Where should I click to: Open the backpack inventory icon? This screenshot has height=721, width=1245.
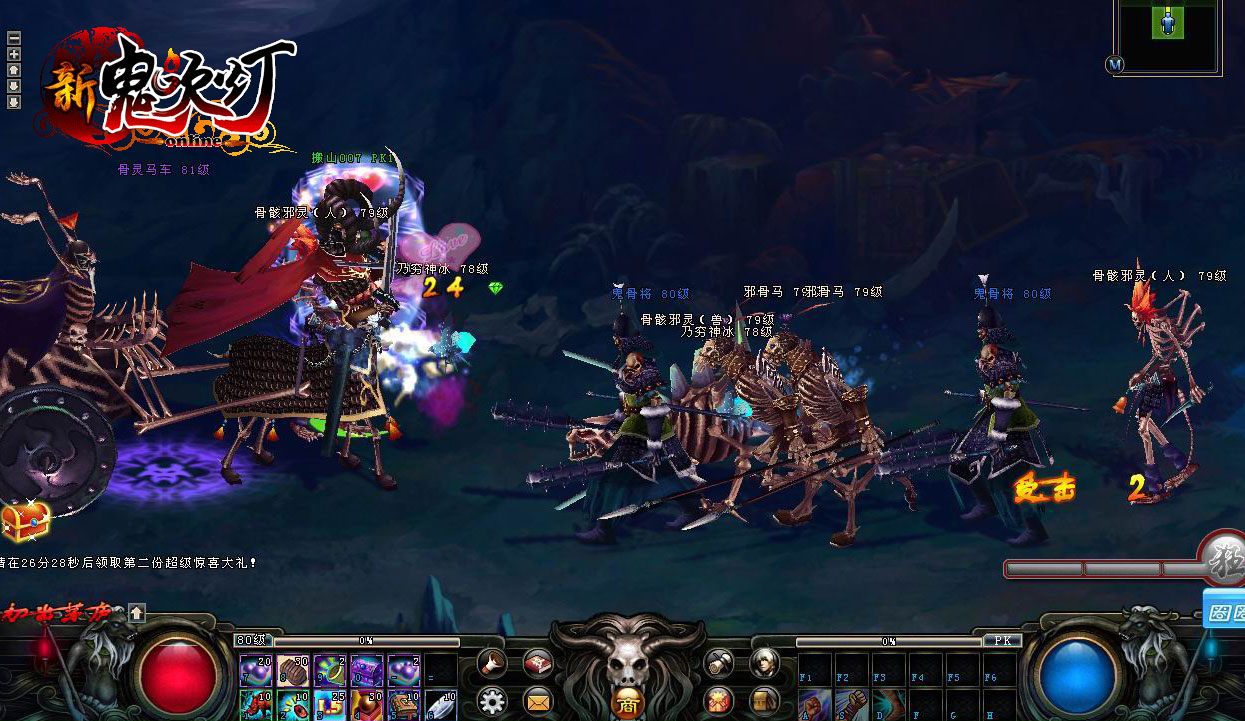(x=765, y=699)
